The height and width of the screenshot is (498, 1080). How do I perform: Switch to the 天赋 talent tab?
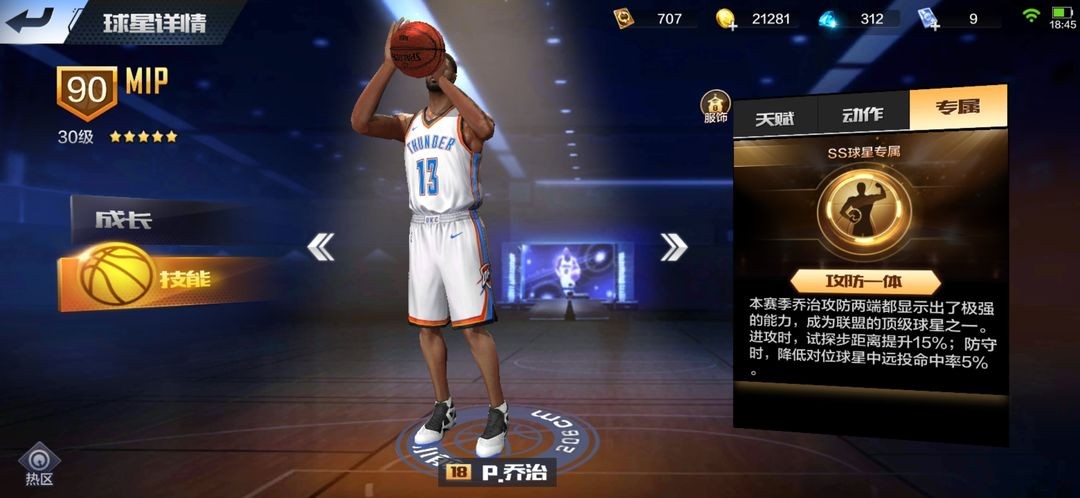tap(775, 117)
